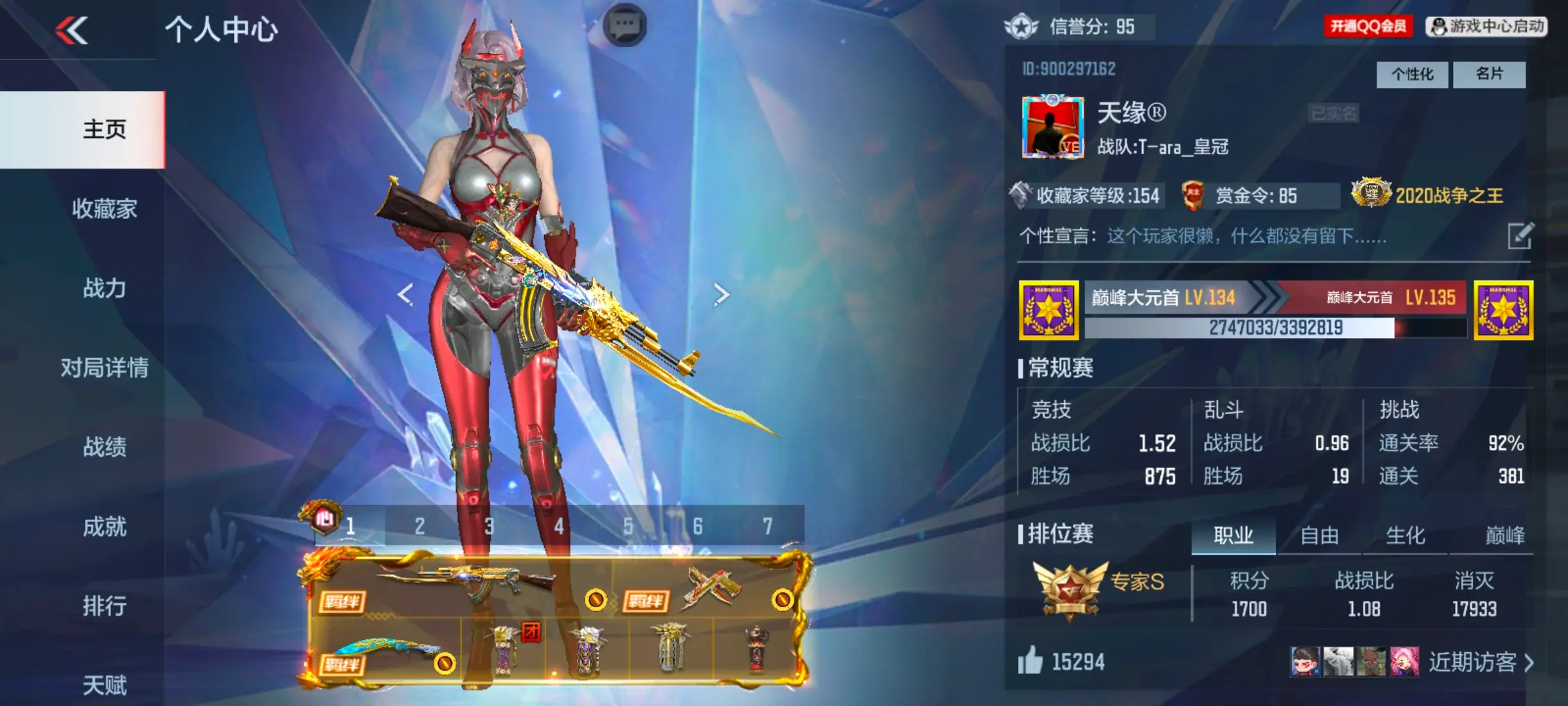
Task: Go back with the double-arrow button
Action: pyautogui.click(x=72, y=31)
